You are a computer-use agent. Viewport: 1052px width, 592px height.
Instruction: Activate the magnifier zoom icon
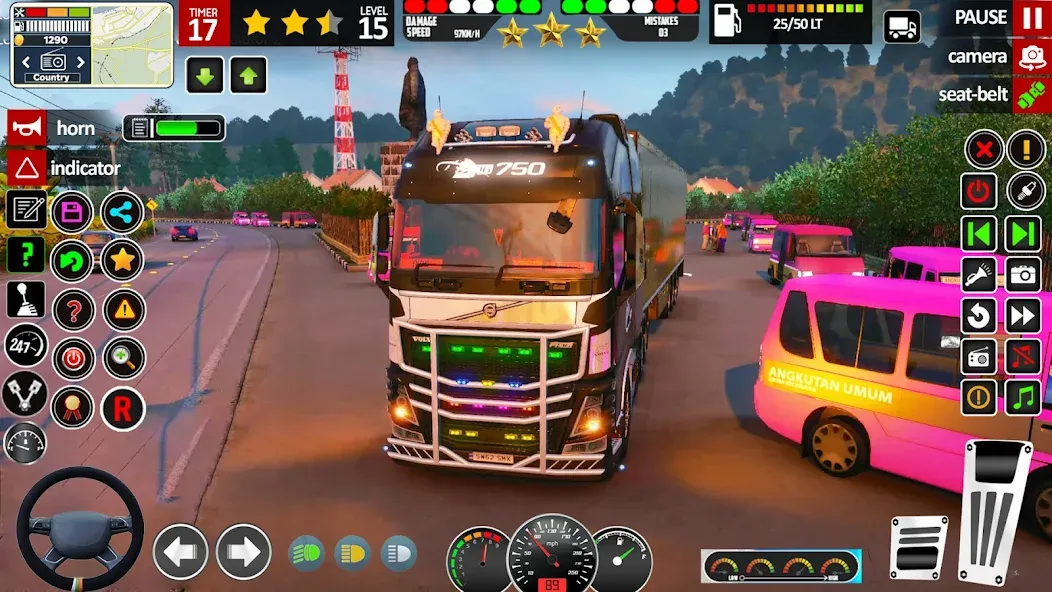click(x=122, y=358)
